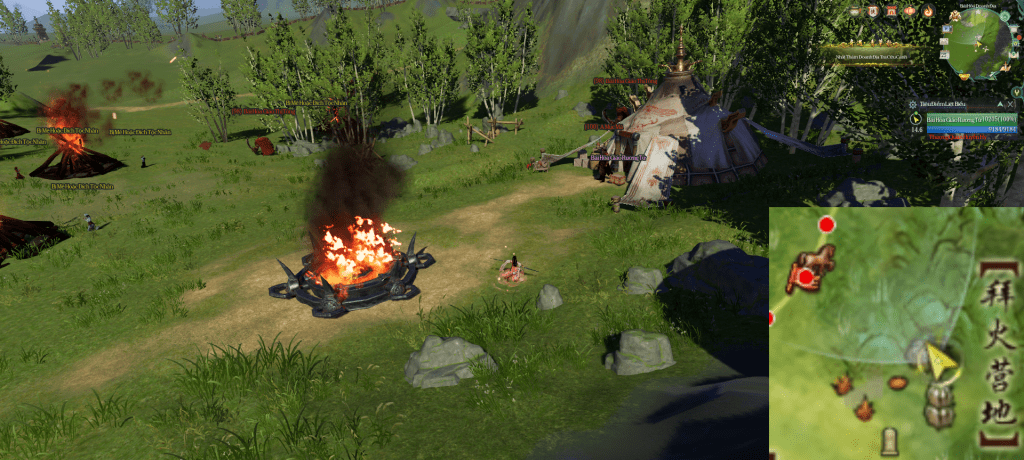Select the stone tablet marker on the map
The image size is (1024, 460).
coord(889,440)
